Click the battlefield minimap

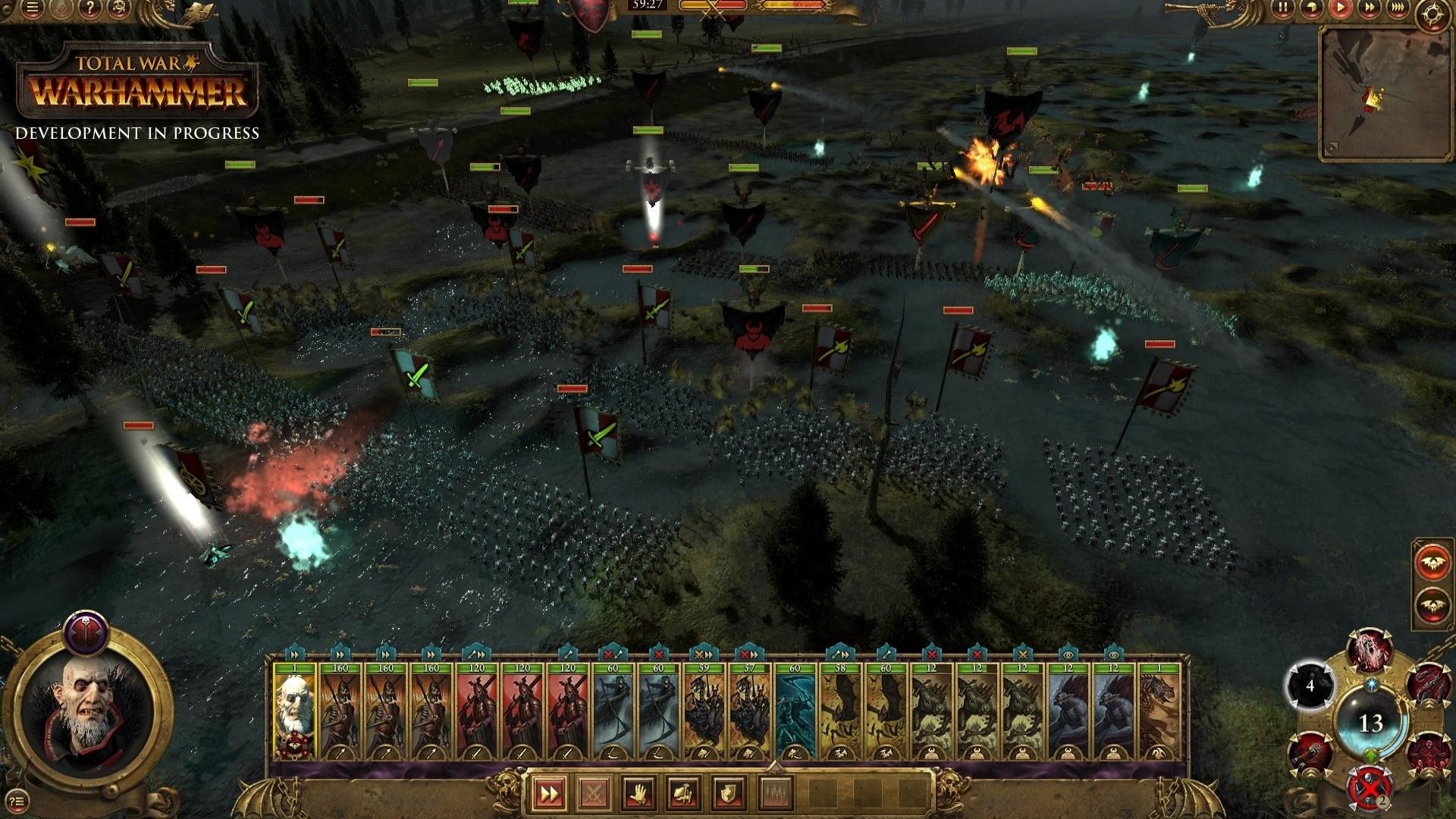pos(1385,94)
